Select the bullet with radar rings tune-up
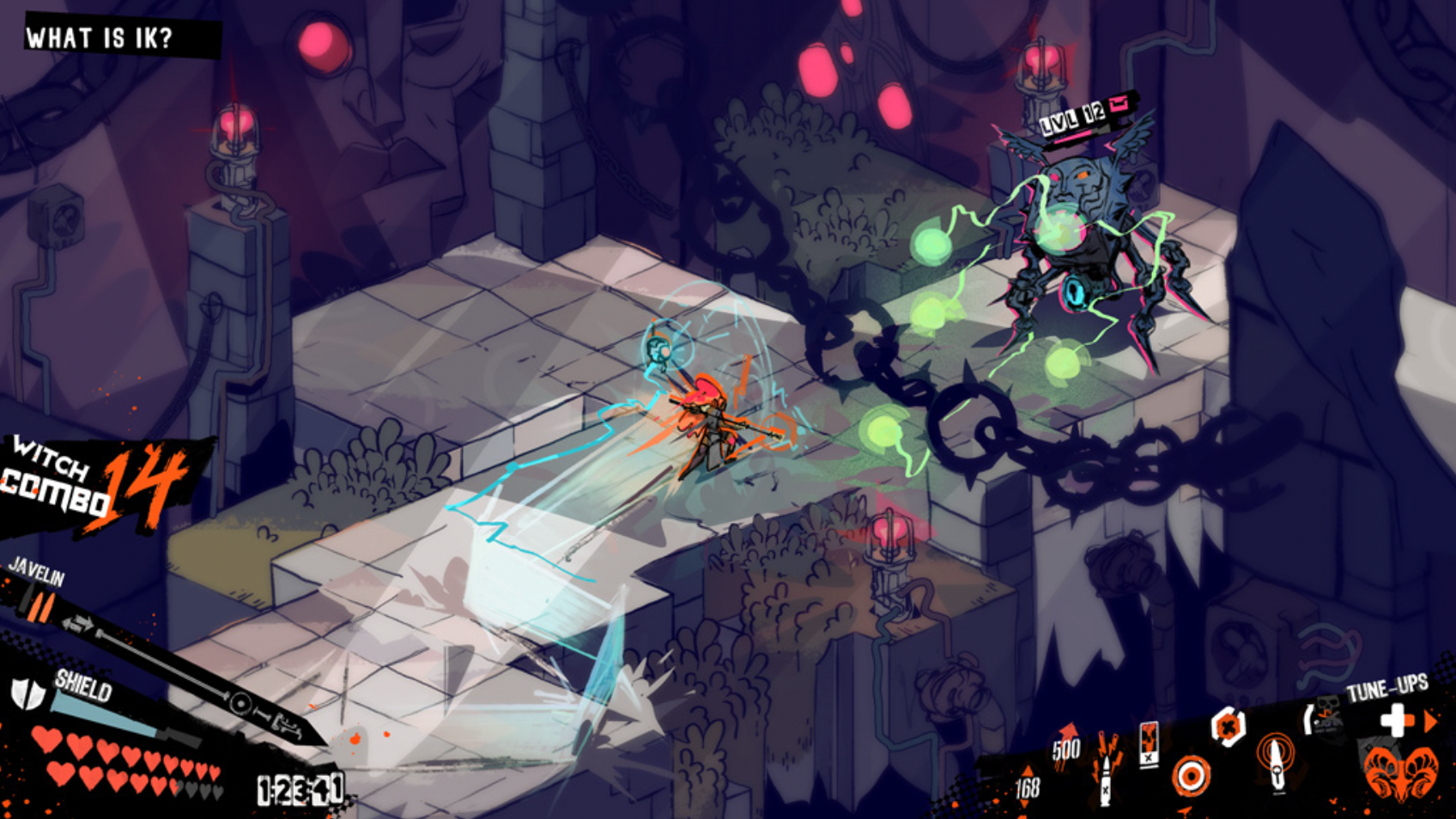1456x819 pixels. click(x=1276, y=761)
